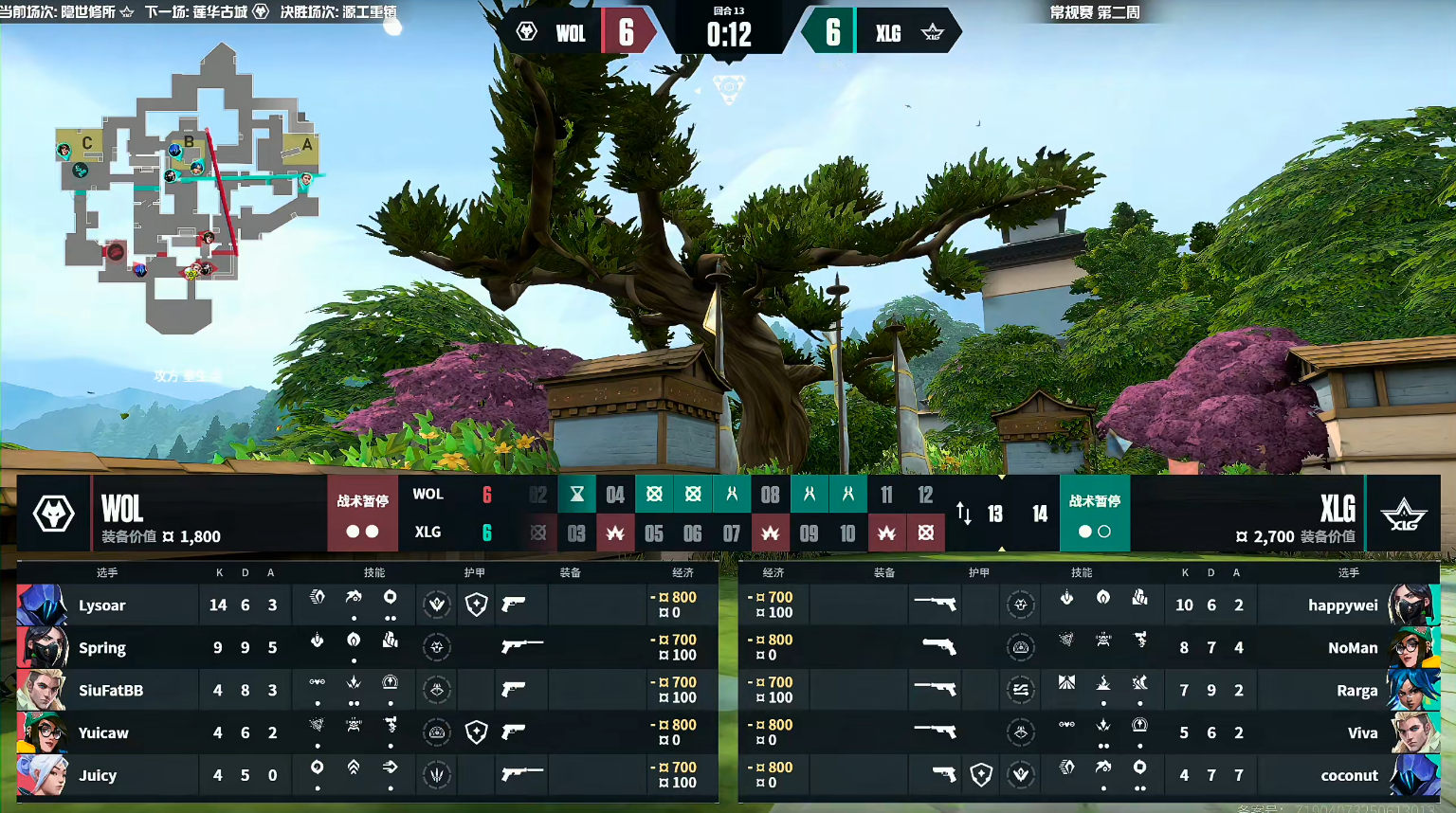This screenshot has height=813, width=1456.
Task: Click Rarga's scoreboard row
Action: pos(1088,690)
